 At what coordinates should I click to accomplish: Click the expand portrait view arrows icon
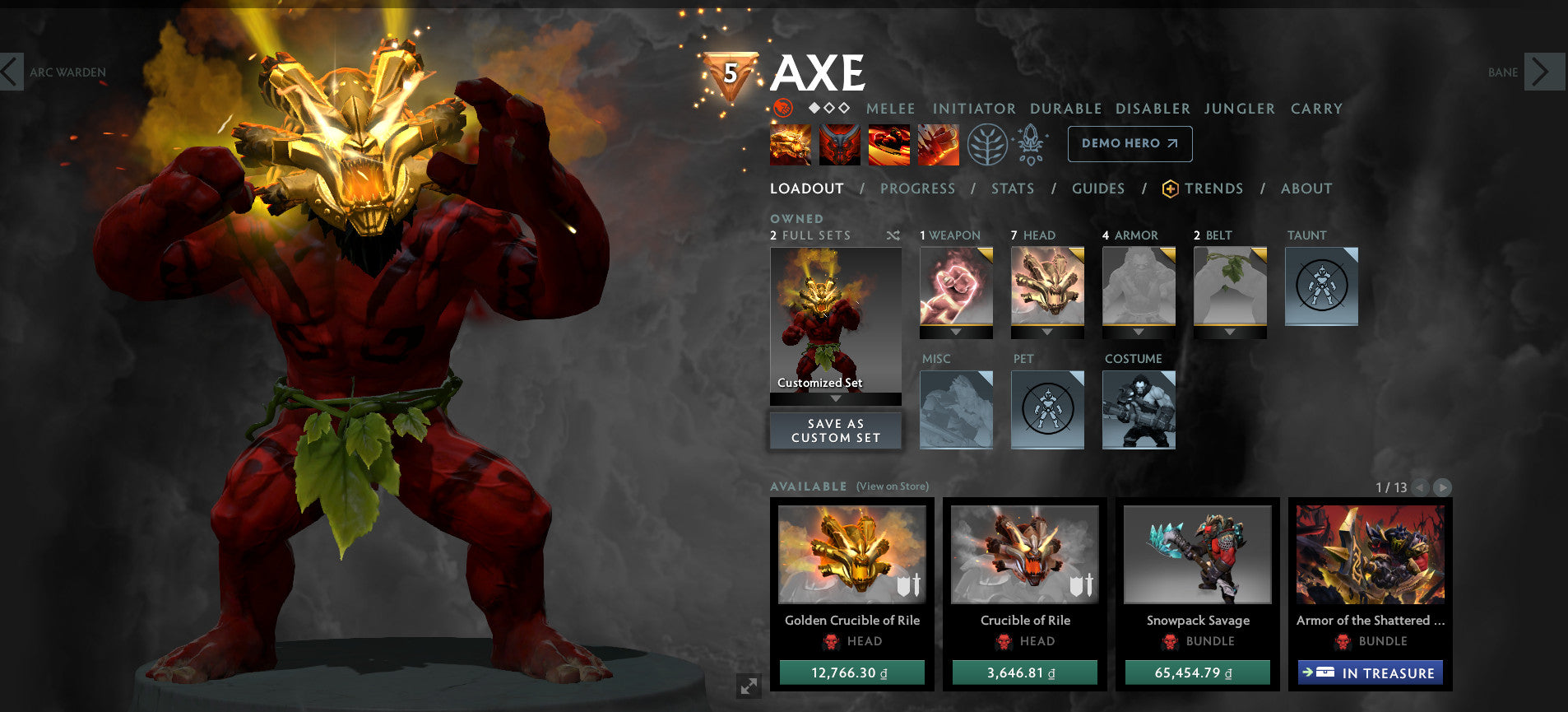[749, 686]
